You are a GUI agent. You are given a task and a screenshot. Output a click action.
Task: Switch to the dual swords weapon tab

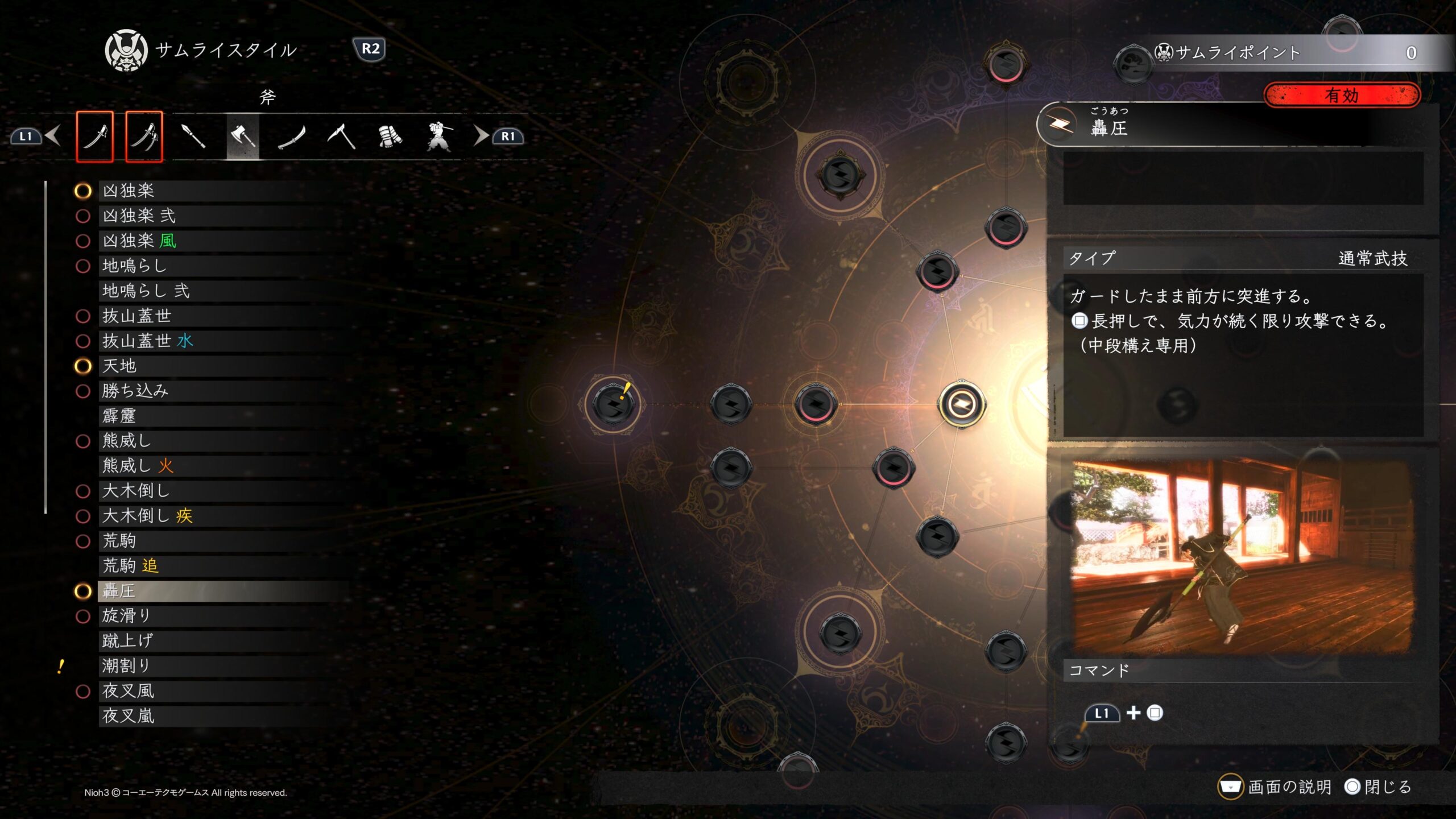point(144,136)
